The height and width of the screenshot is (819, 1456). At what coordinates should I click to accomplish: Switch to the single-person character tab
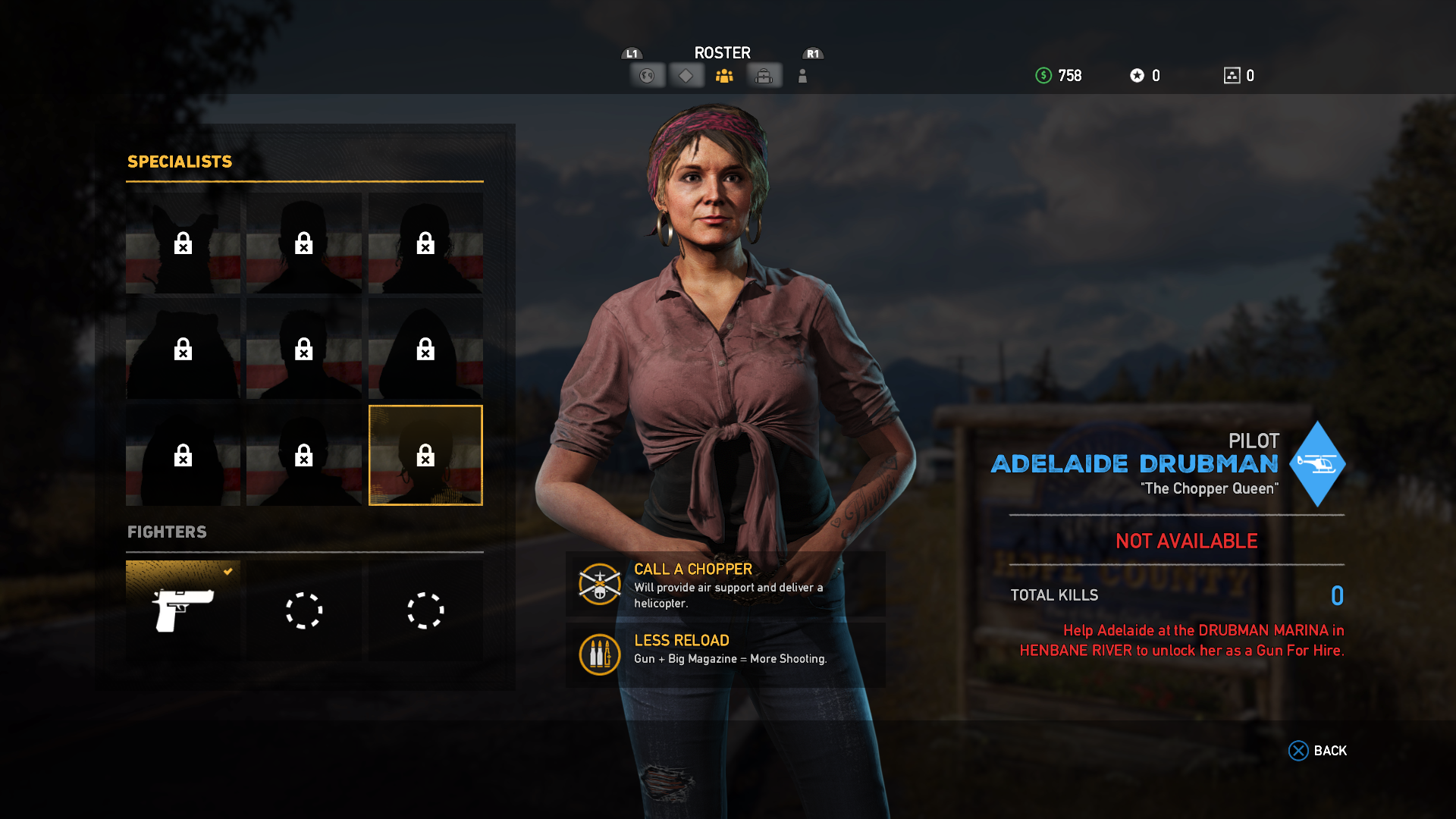(x=802, y=76)
